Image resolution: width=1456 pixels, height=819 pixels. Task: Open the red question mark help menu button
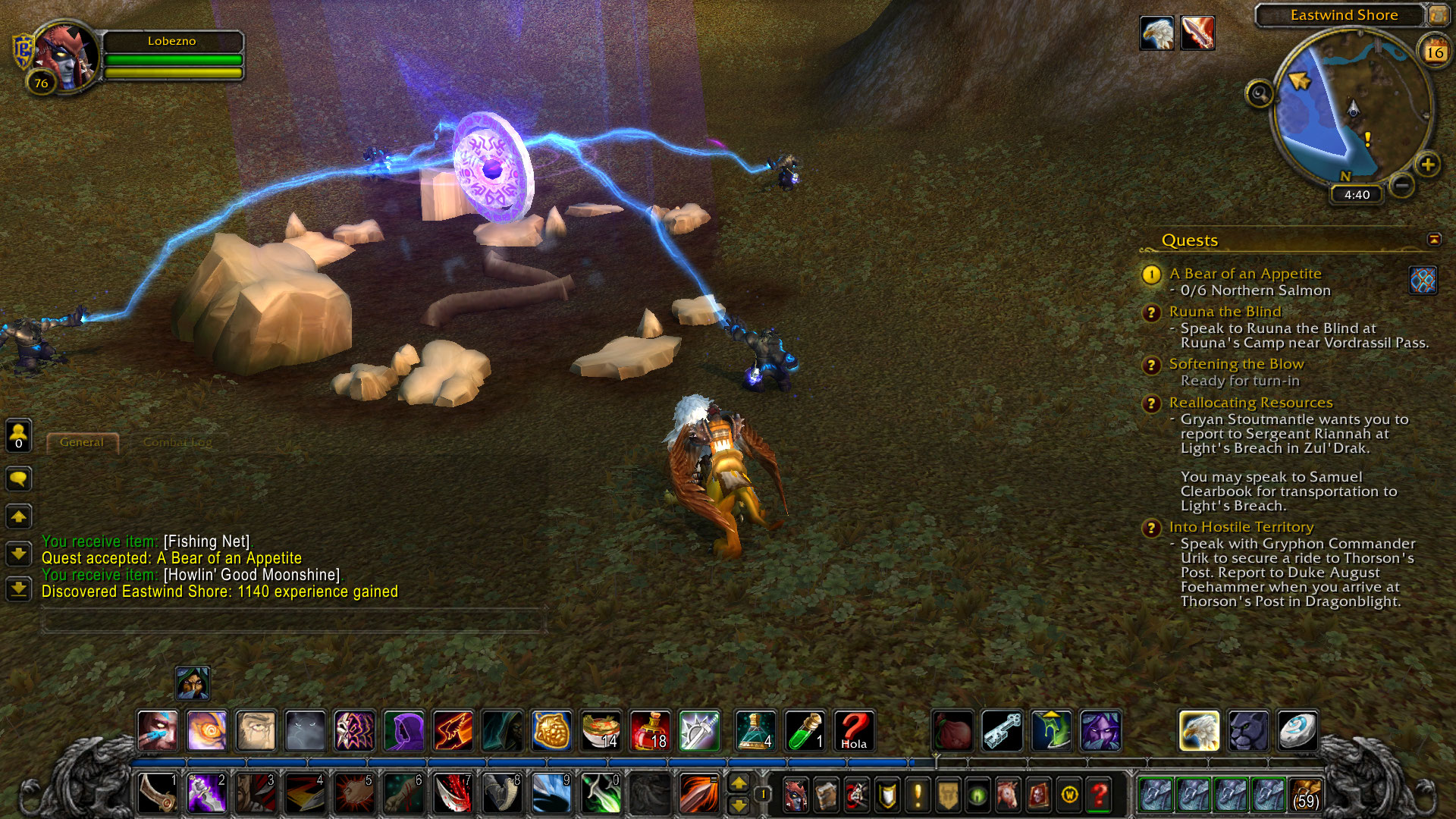1099,795
